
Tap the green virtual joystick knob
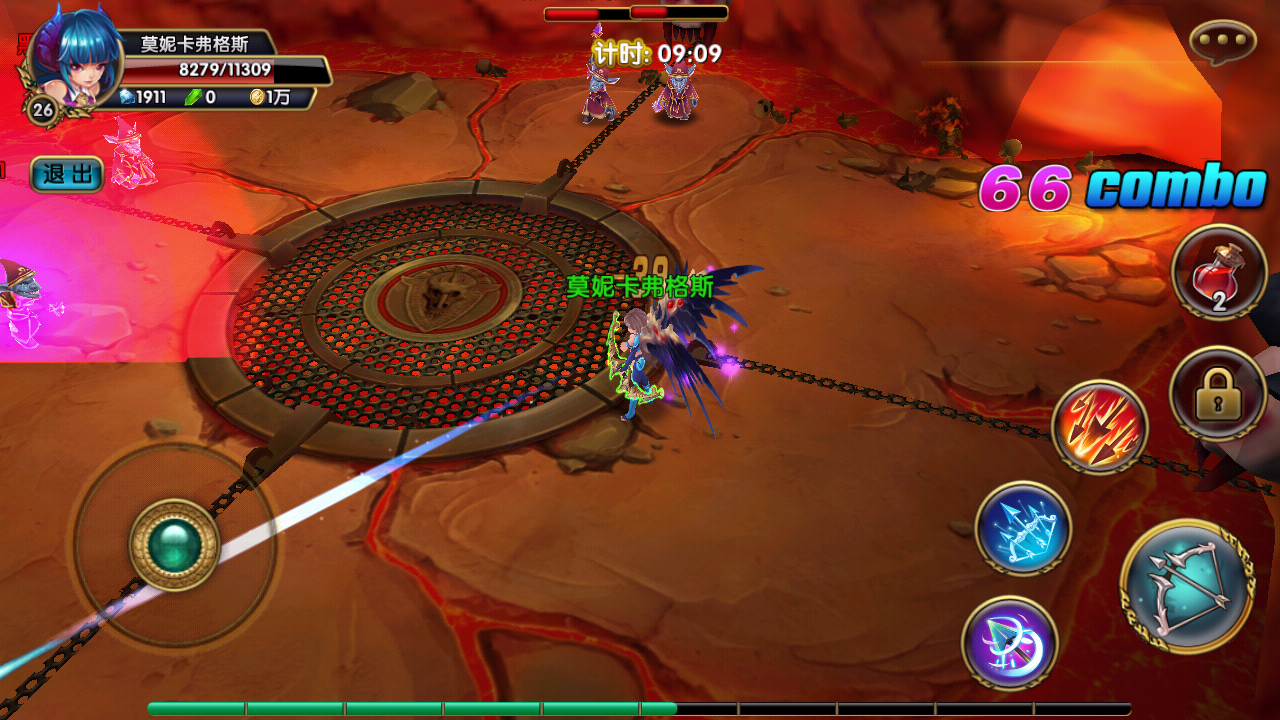[x=174, y=545]
